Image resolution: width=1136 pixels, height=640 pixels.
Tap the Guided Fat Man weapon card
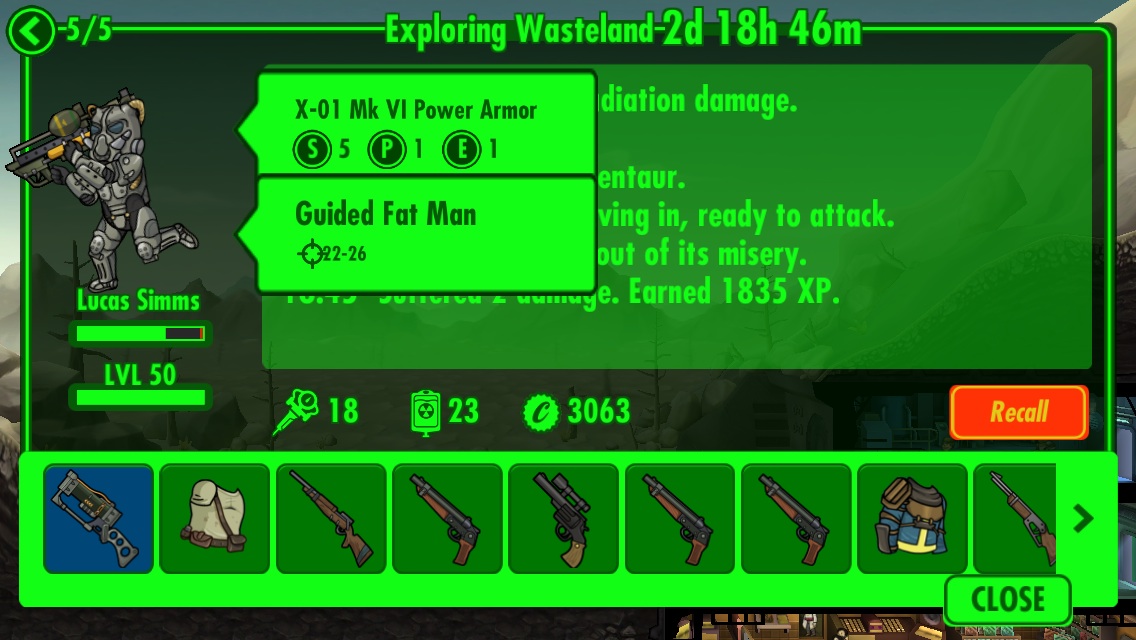click(x=428, y=233)
